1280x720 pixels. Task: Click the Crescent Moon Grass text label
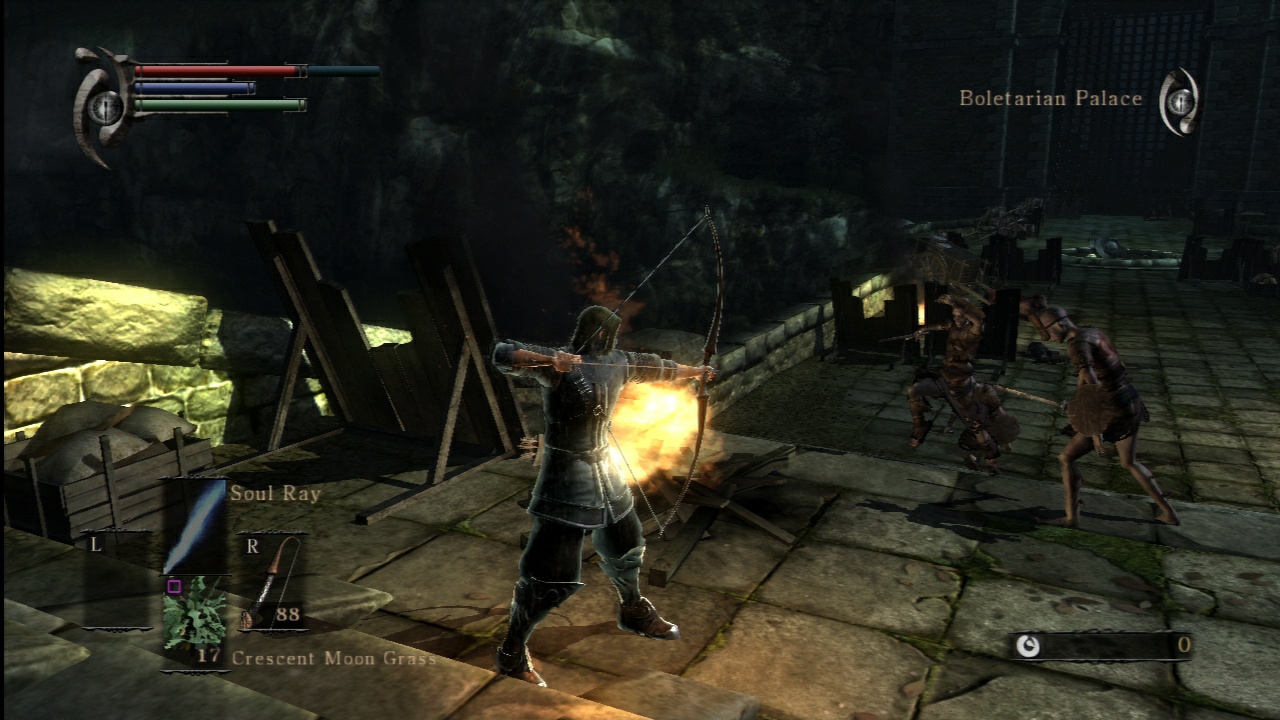334,658
